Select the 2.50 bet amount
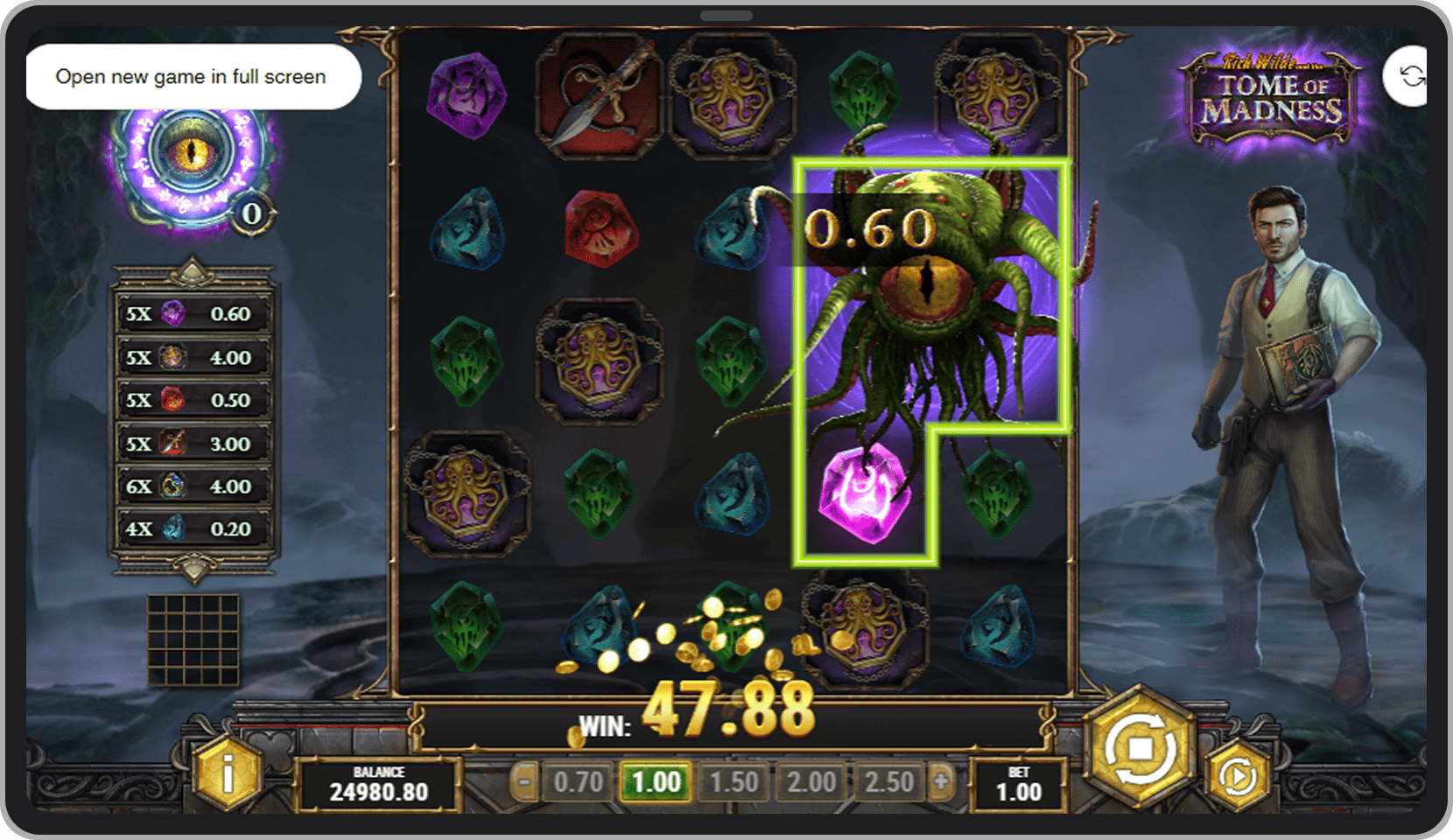1453x840 pixels. (889, 782)
